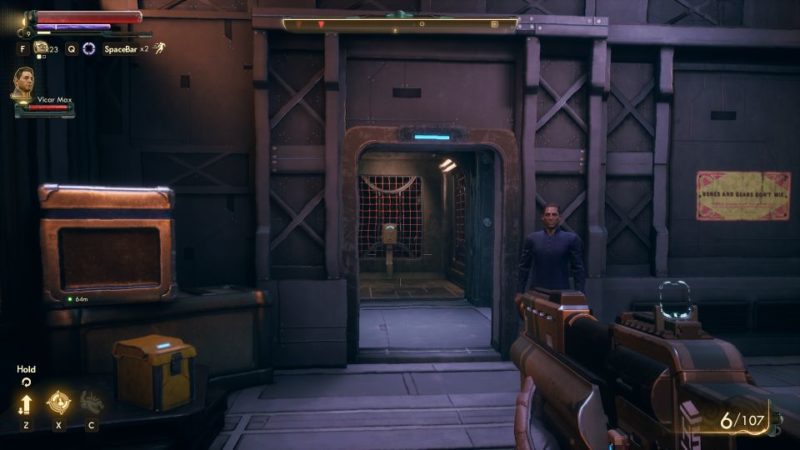
Task: Click the companion follow arrow command icon
Action: point(26,403)
